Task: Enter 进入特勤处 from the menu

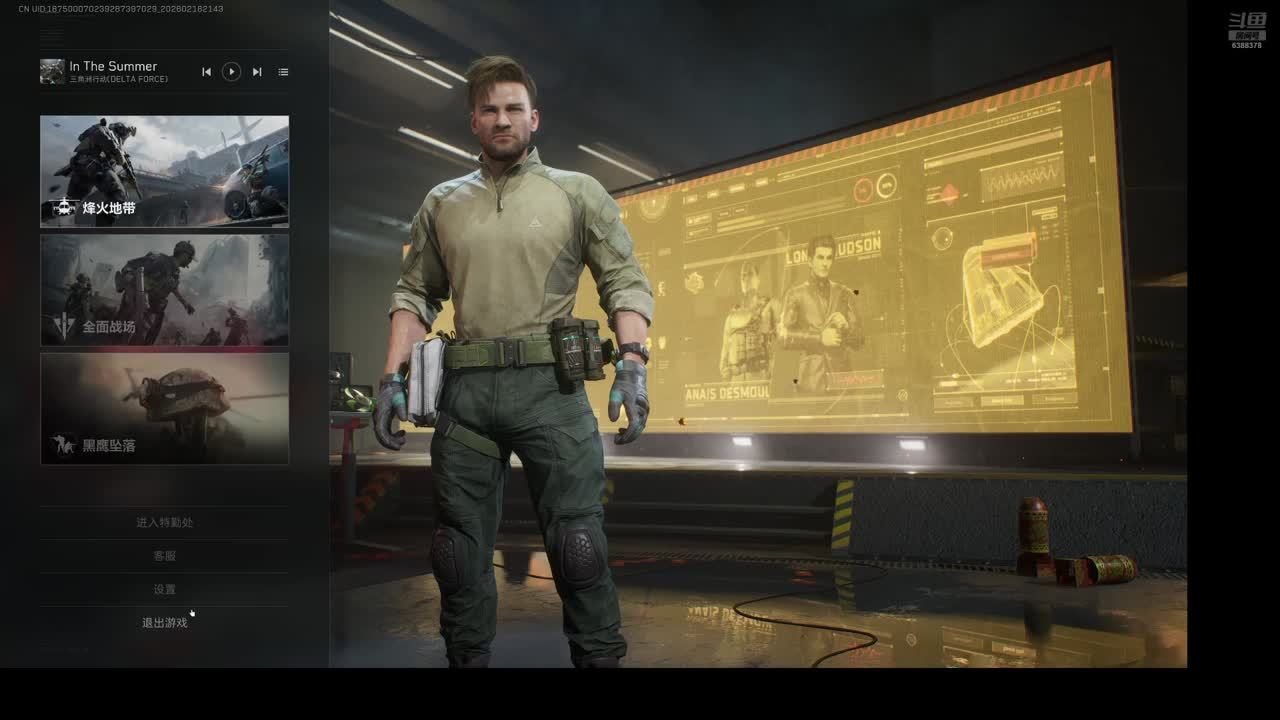Action: [164, 522]
